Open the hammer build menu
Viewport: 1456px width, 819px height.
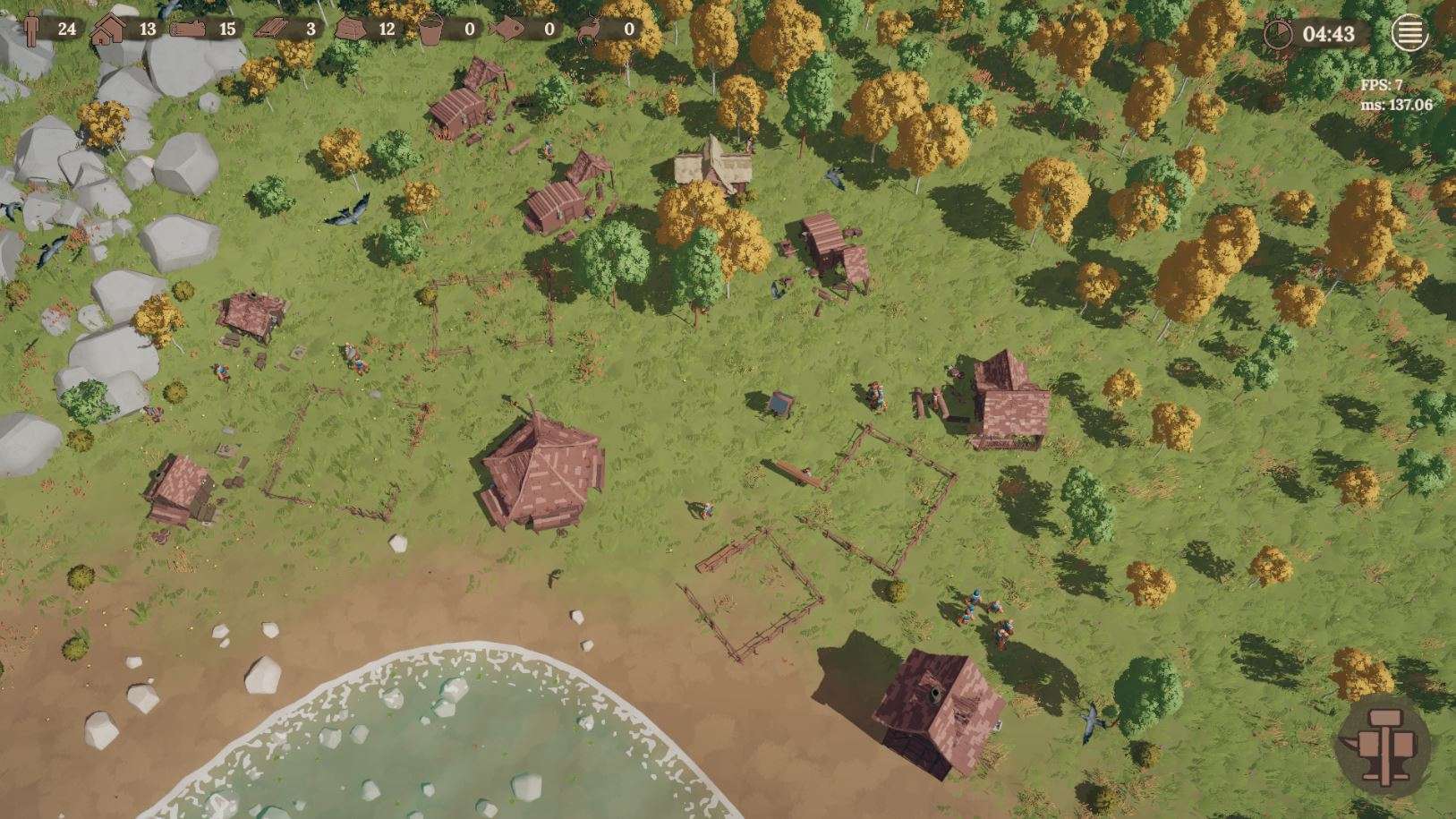1382,741
